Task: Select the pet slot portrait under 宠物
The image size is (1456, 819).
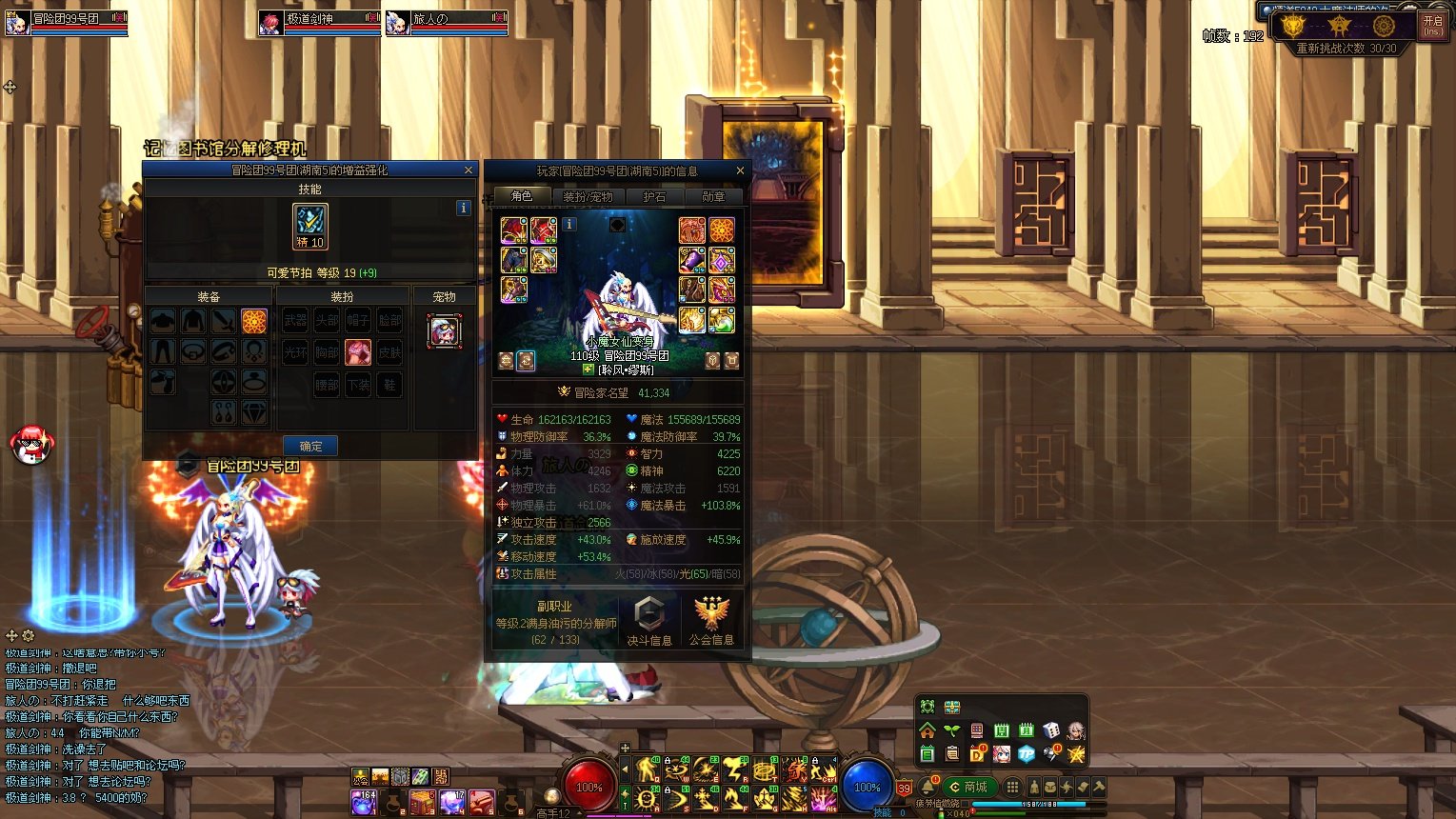Action: click(x=444, y=331)
